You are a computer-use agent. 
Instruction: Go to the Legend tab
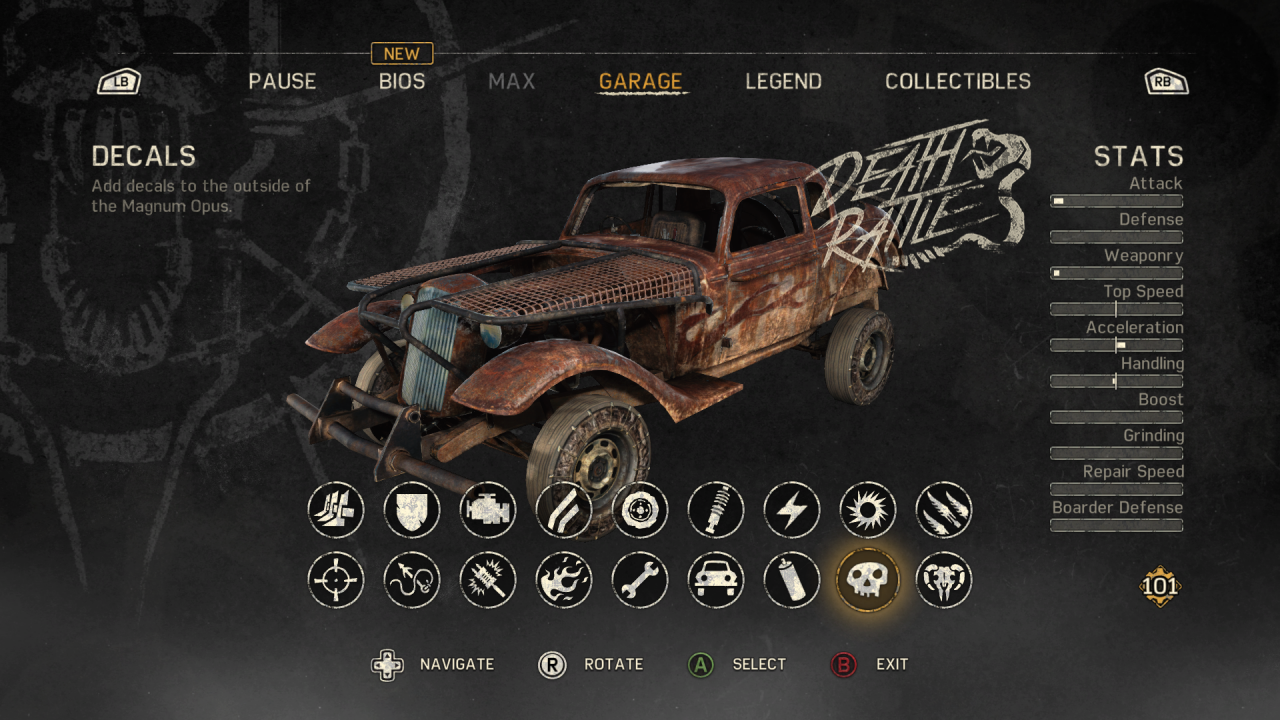783,82
